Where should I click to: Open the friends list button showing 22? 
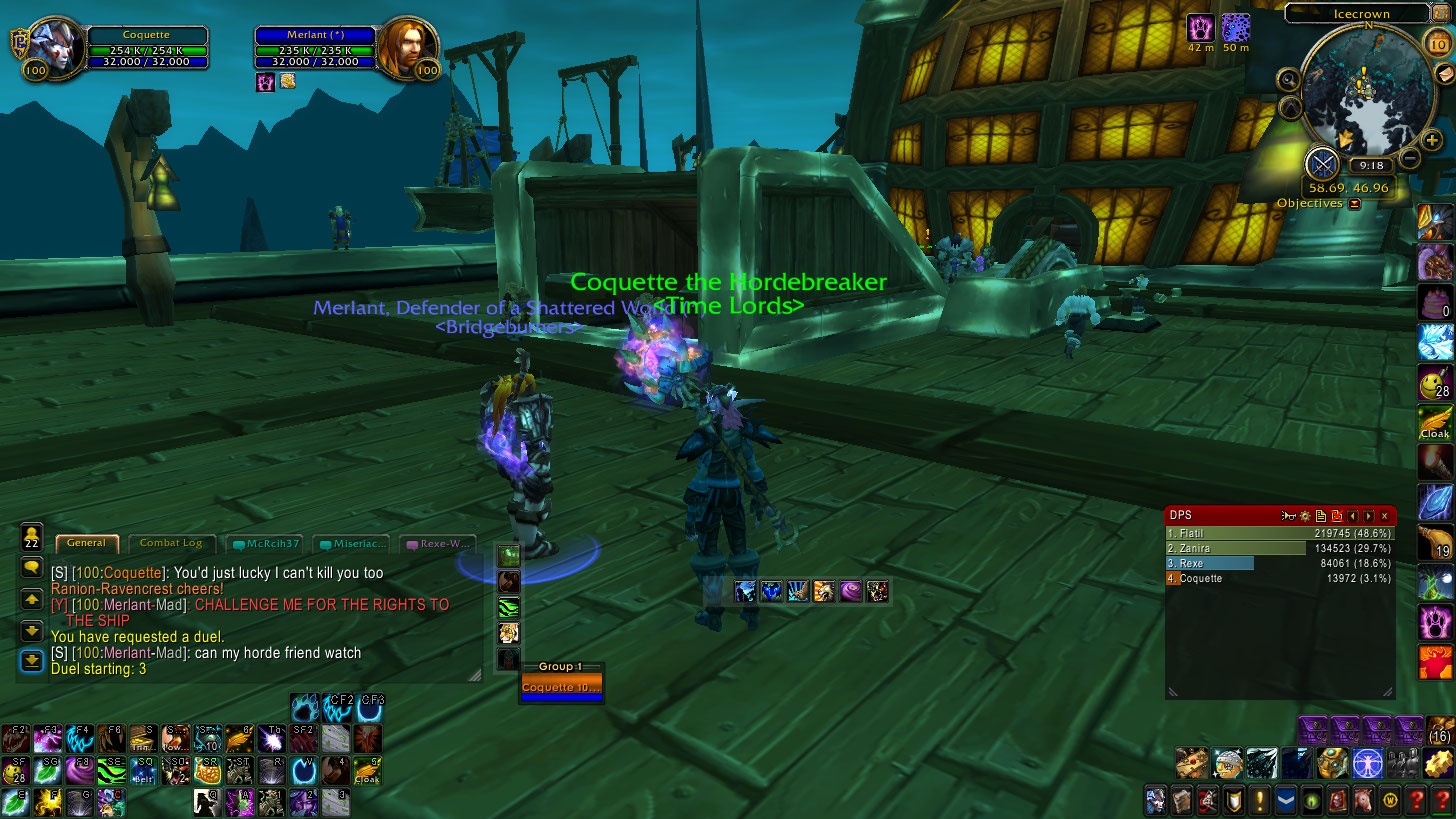pos(32,536)
